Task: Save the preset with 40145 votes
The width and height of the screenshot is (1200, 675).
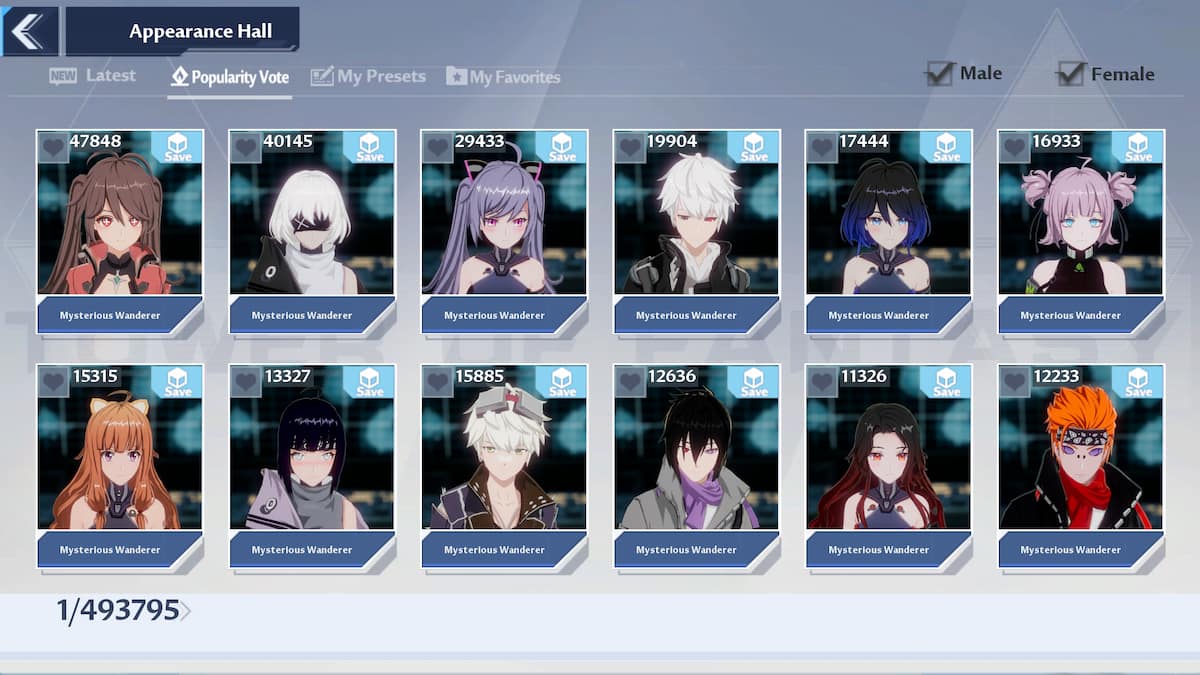Action: (369, 147)
